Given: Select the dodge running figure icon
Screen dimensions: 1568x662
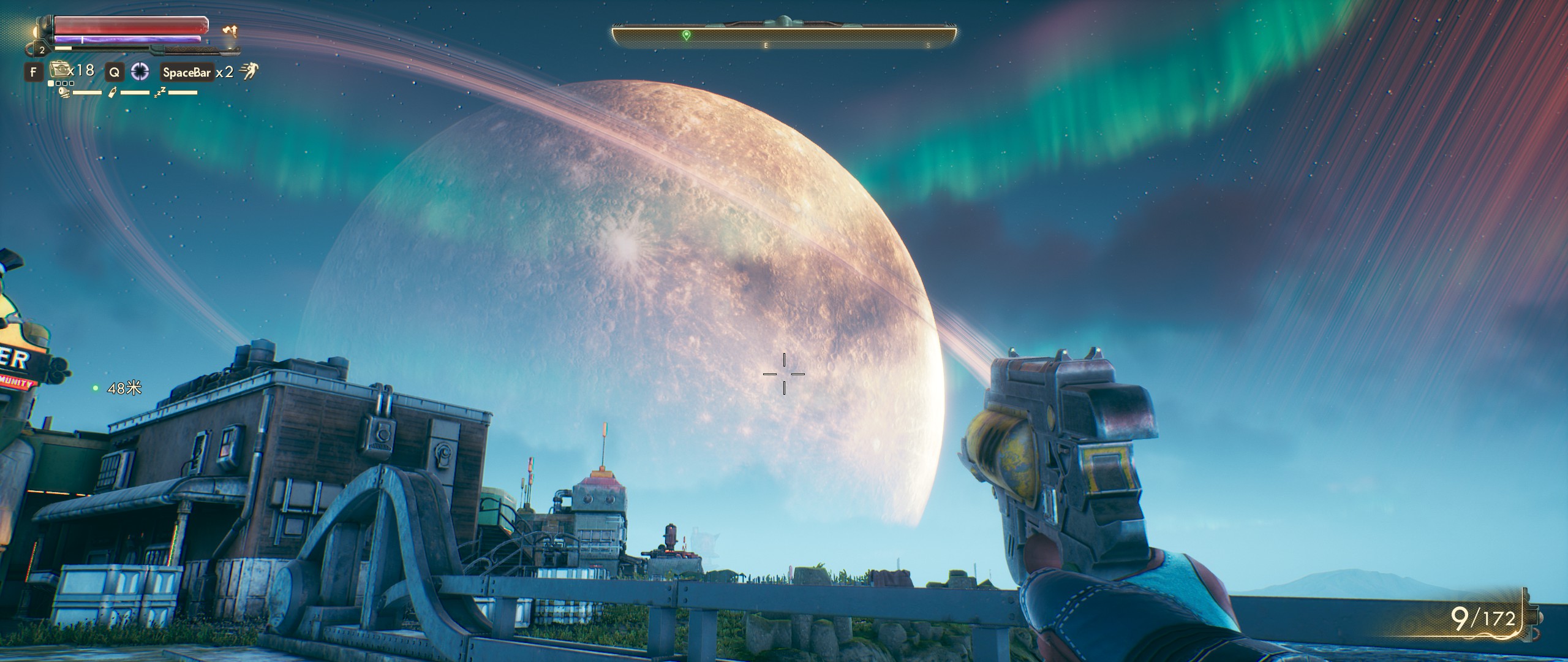Looking at the screenshot, I should [x=248, y=72].
